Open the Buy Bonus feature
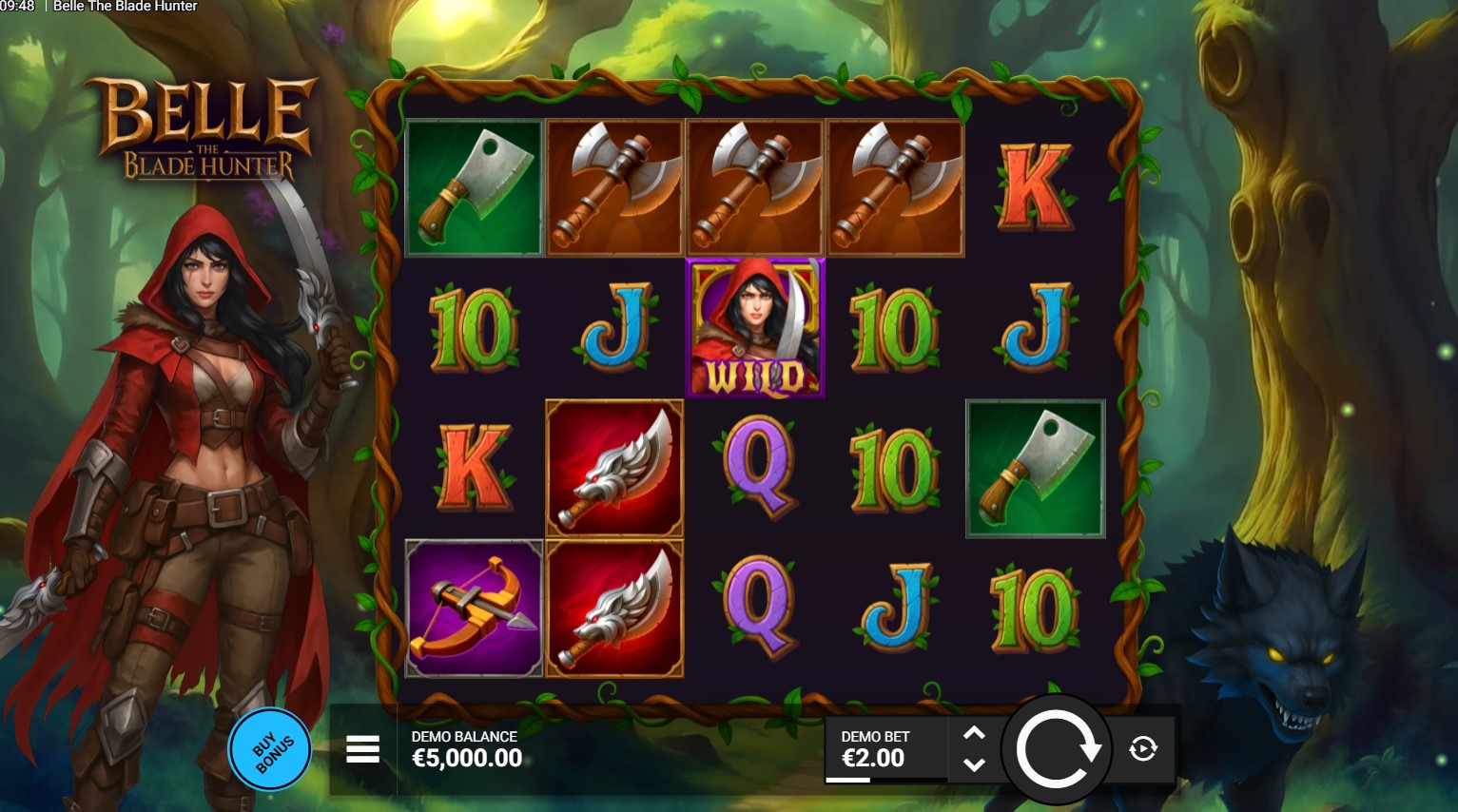 (271, 750)
